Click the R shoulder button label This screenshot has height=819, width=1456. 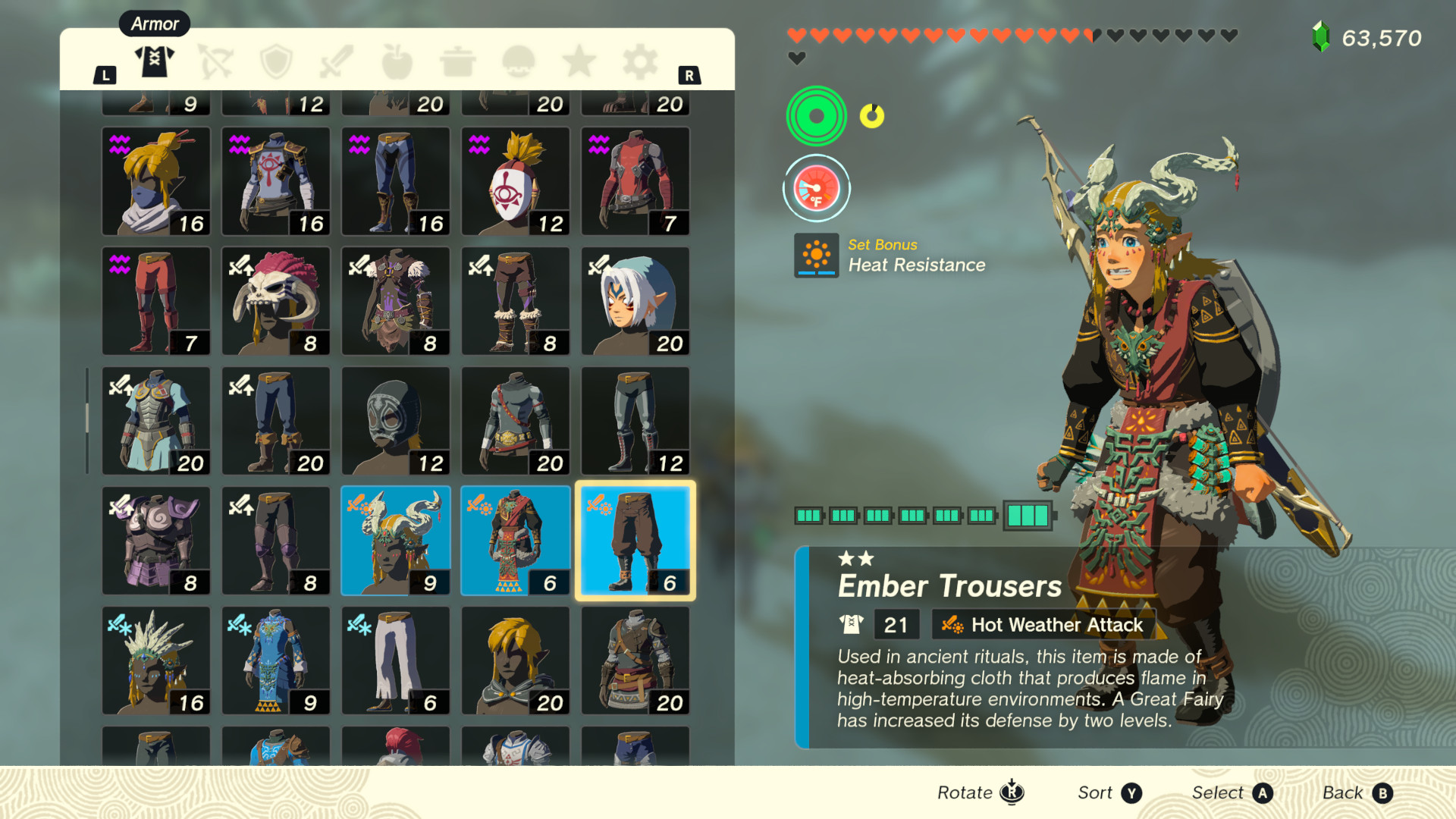[689, 75]
